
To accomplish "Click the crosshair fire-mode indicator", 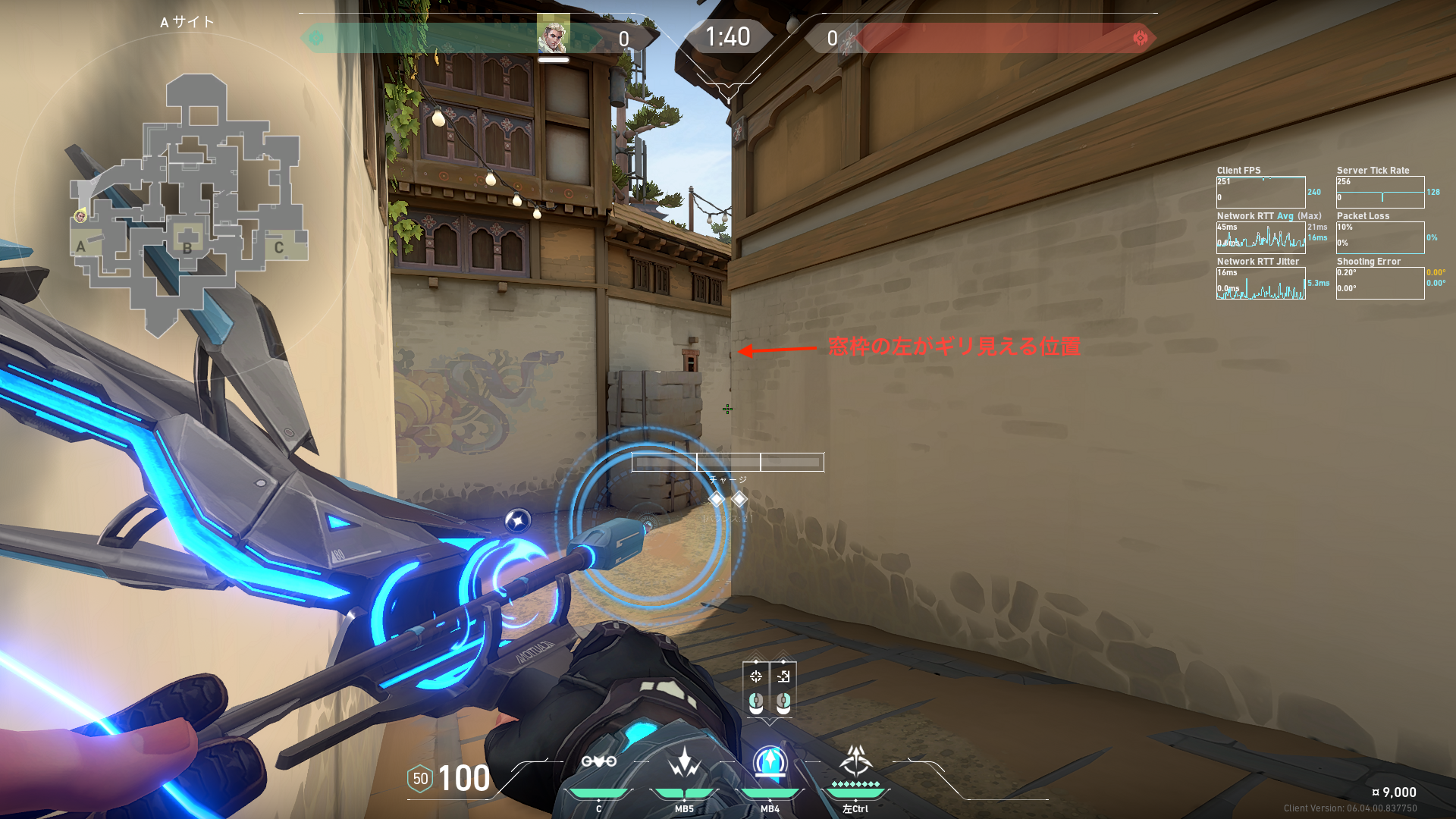I will tap(756, 676).
